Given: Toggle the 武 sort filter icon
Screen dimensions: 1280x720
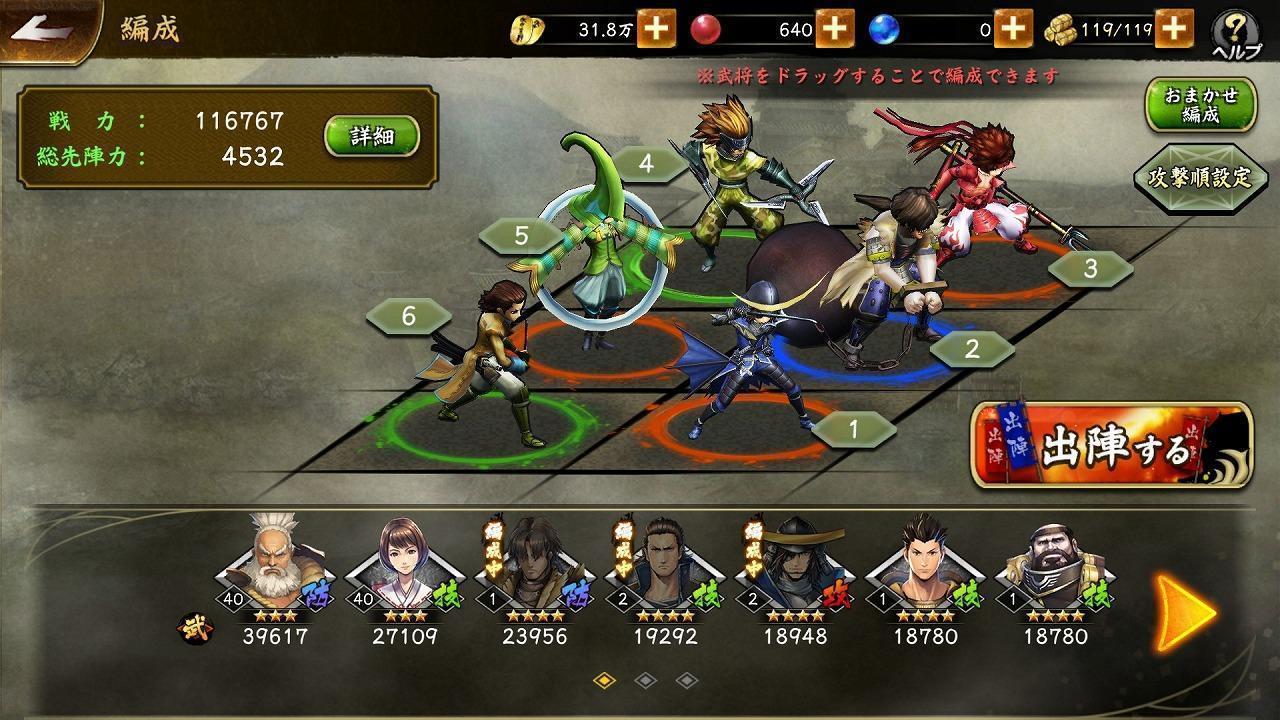Looking at the screenshot, I should [190, 632].
